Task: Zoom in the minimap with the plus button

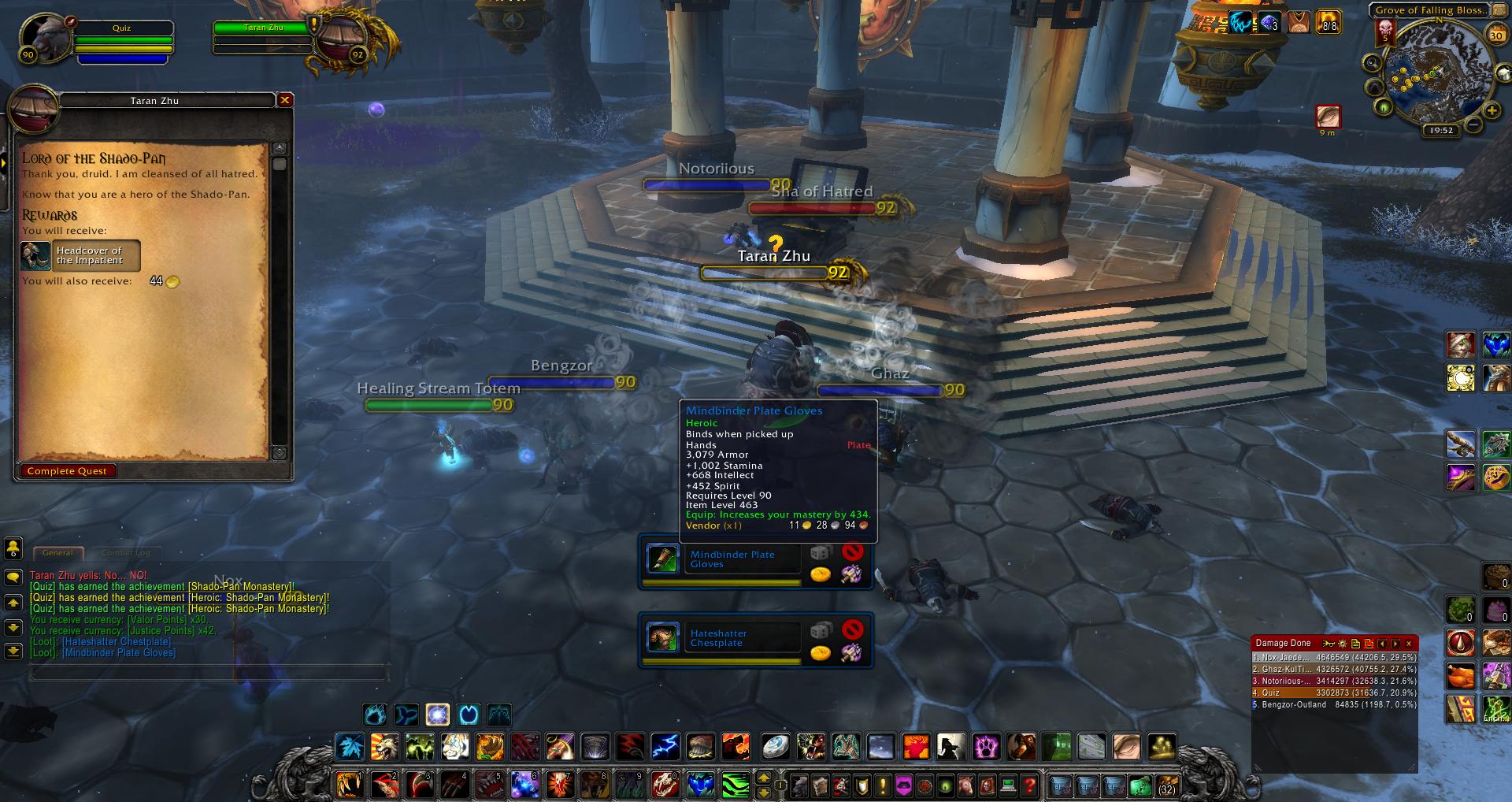Action: pos(1492,112)
